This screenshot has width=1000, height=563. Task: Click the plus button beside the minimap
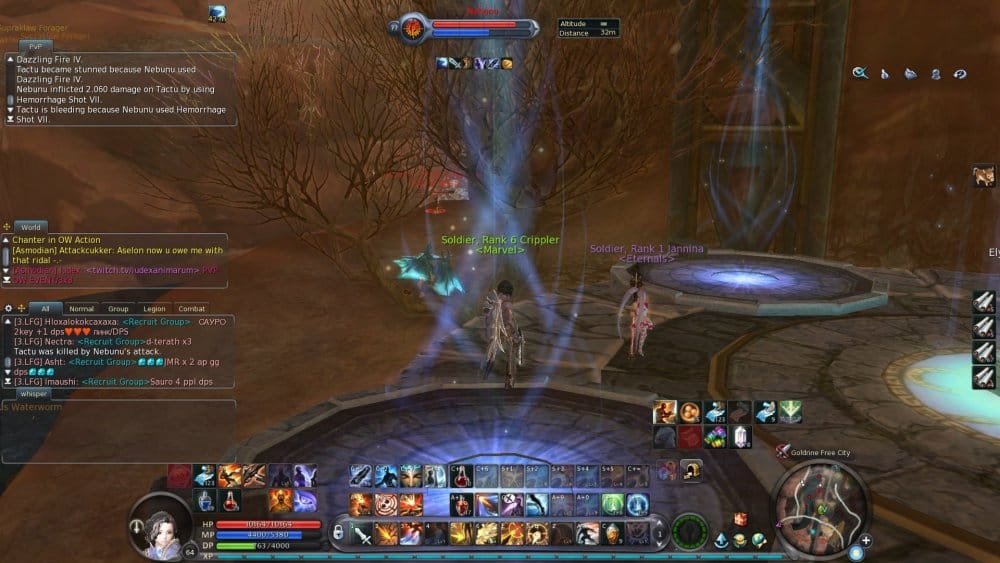866,540
